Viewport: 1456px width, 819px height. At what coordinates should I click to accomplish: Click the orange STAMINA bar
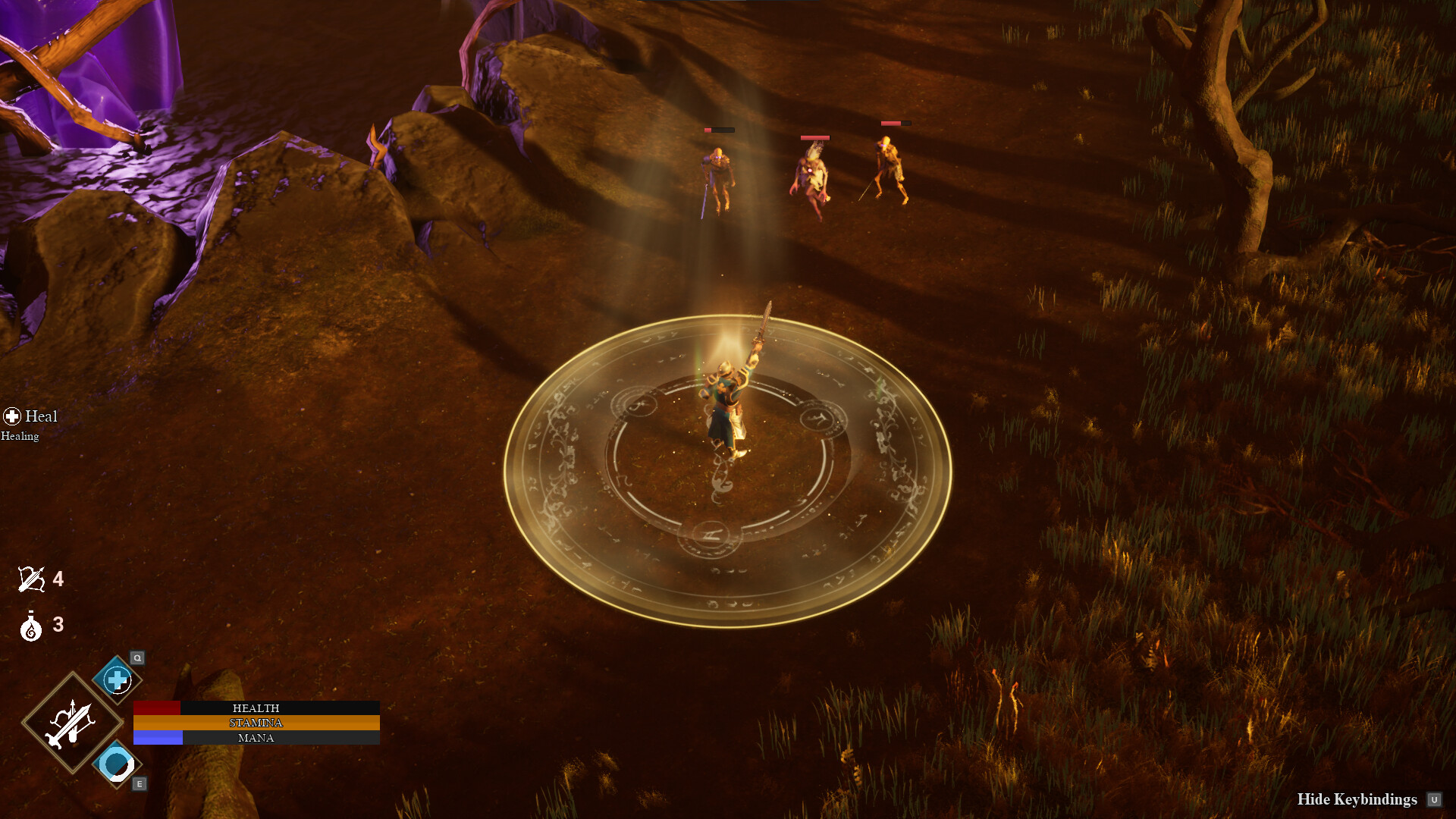(256, 723)
